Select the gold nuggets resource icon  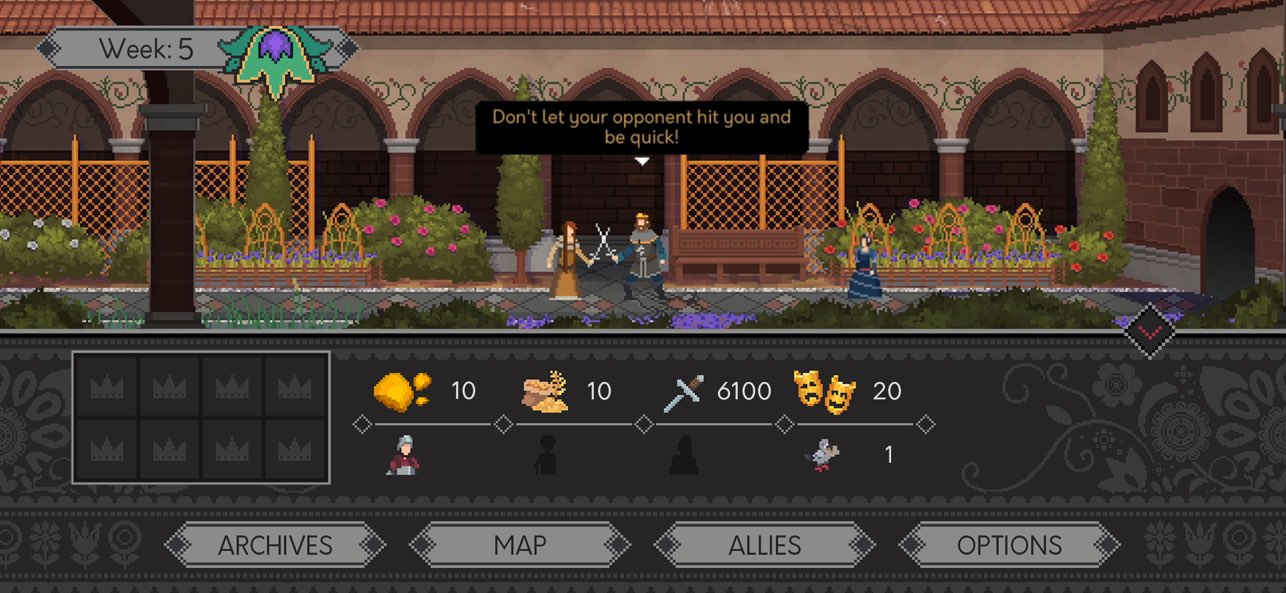point(402,391)
